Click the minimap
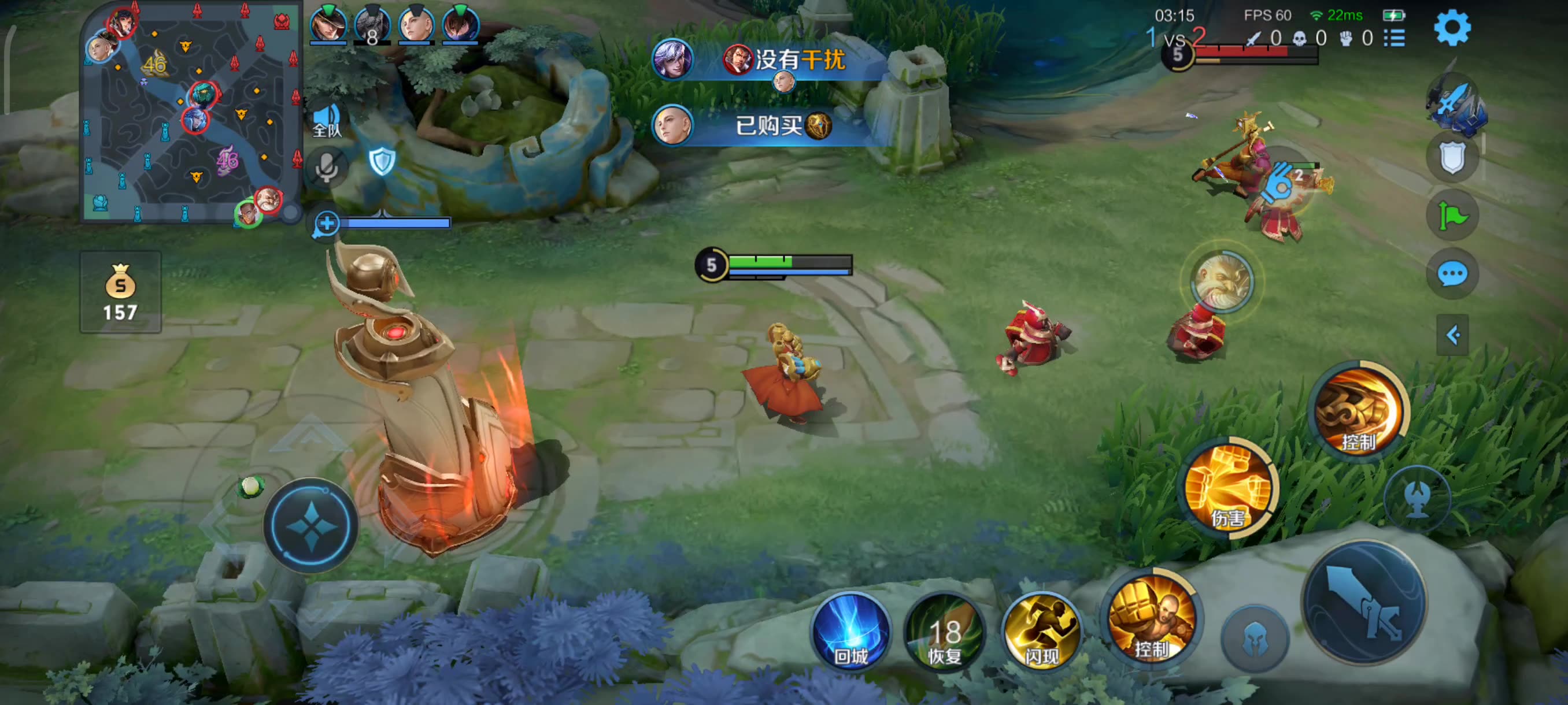This screenshot has height=705, width=1568. pyautogui.click(x=192, y=113)
